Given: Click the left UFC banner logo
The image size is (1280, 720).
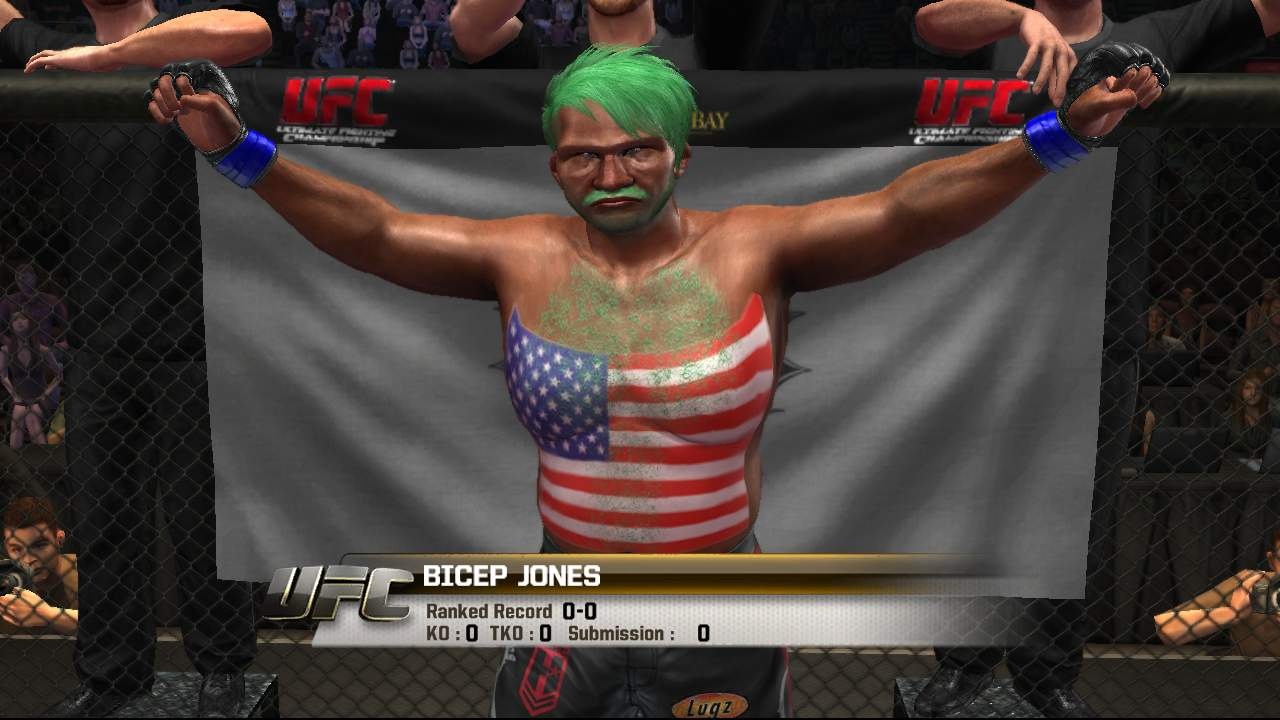Looking at the screenshot, I should tap(337, 98).
